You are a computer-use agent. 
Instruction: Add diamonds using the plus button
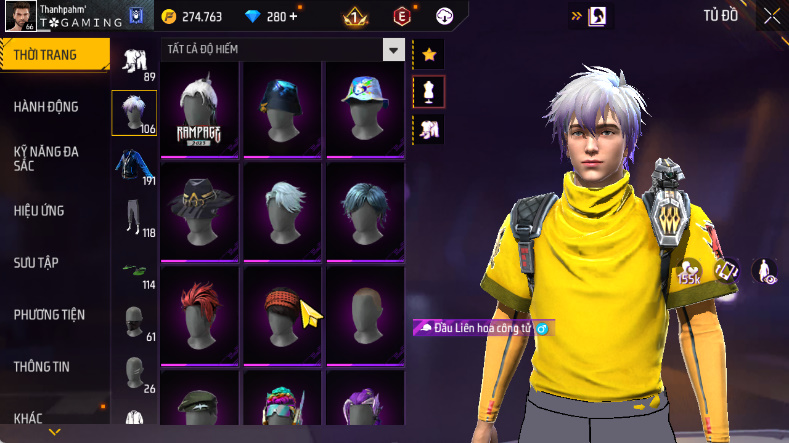(x=293, y=16)
